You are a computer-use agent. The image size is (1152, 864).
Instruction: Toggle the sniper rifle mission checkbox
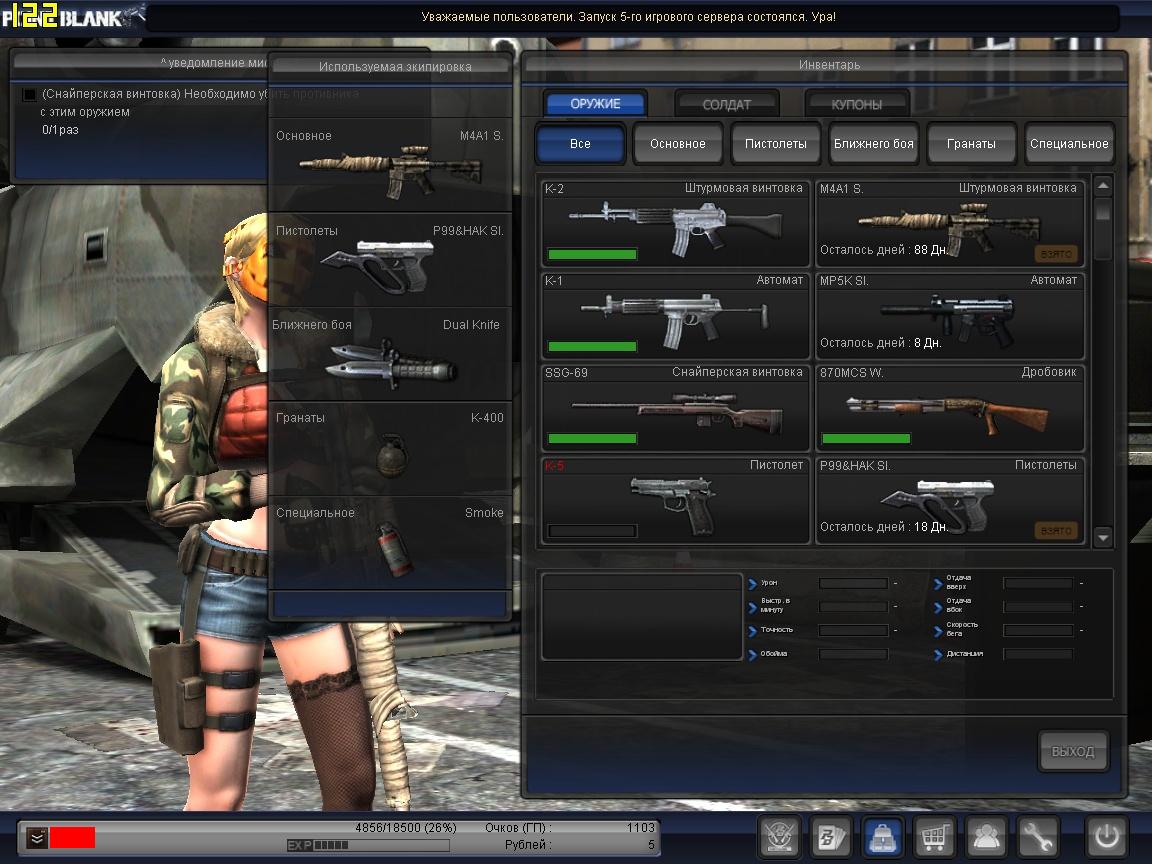29,94
